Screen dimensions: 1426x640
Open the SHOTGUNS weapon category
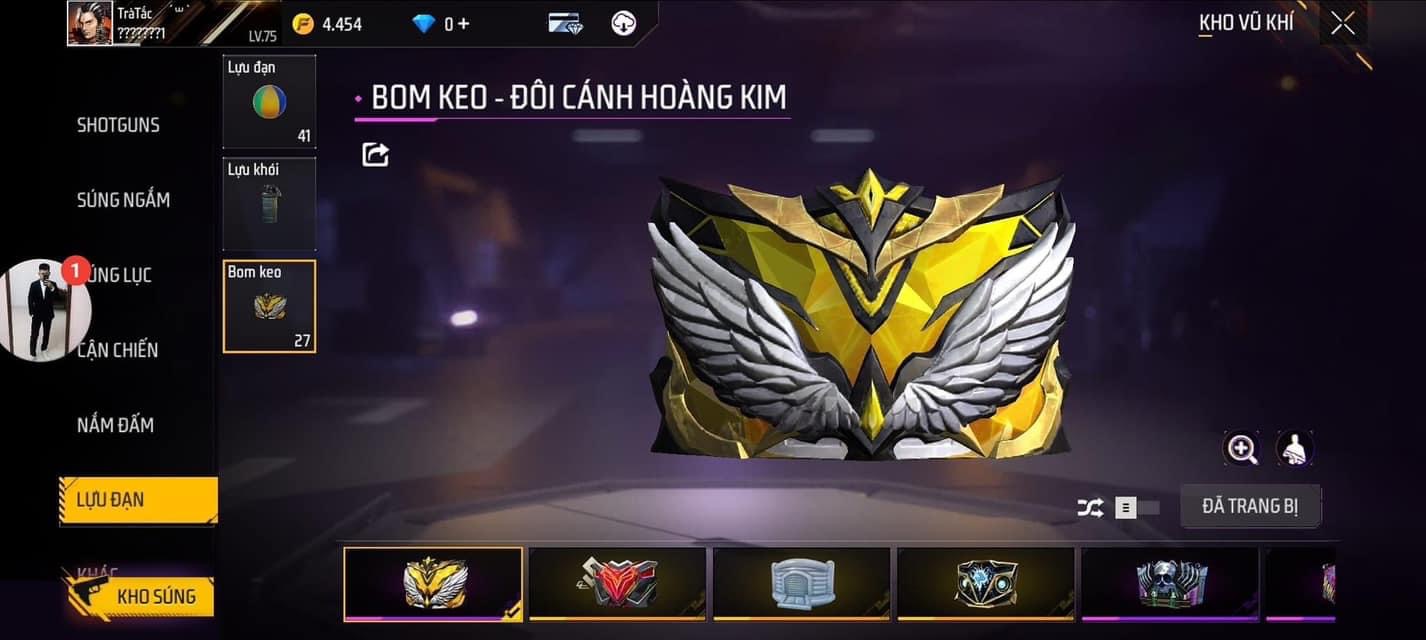[x=118, y=125]
